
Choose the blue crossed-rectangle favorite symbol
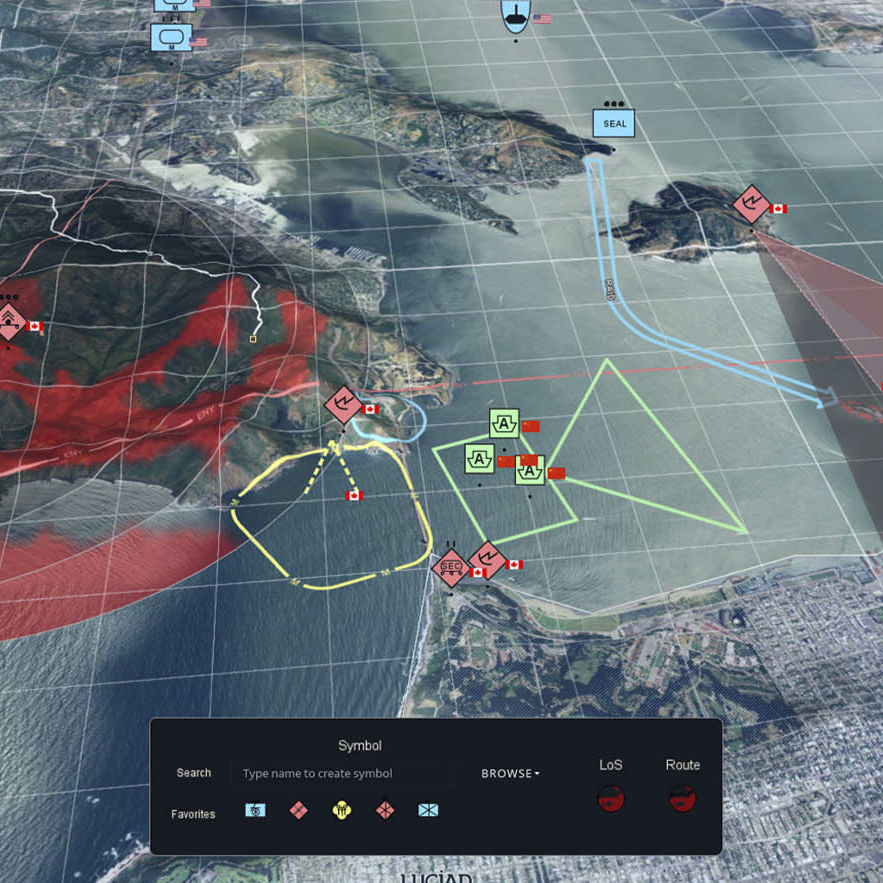(x=428, y=811)
